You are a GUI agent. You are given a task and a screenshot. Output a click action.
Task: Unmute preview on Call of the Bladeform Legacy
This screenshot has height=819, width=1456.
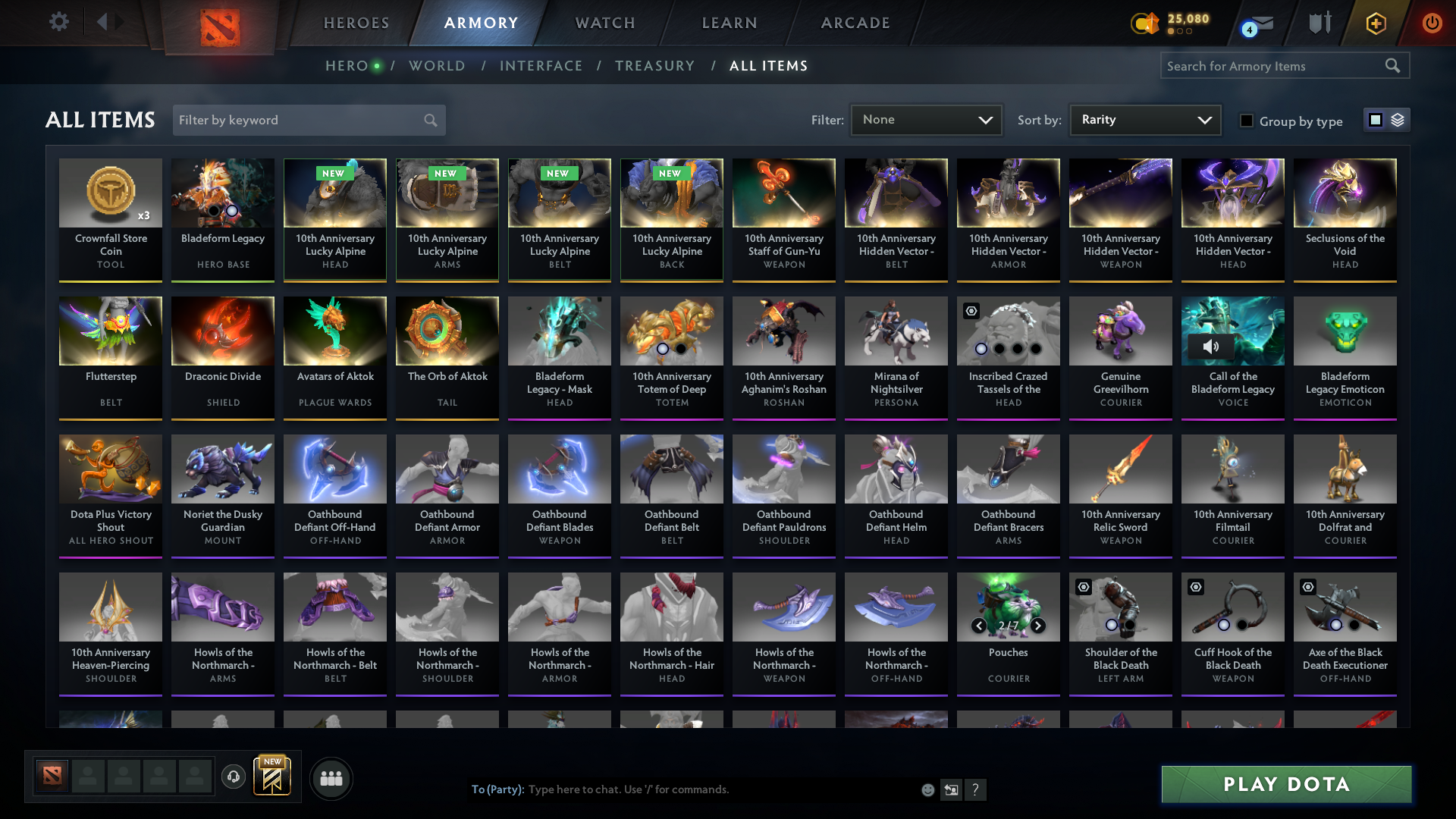1210,347
